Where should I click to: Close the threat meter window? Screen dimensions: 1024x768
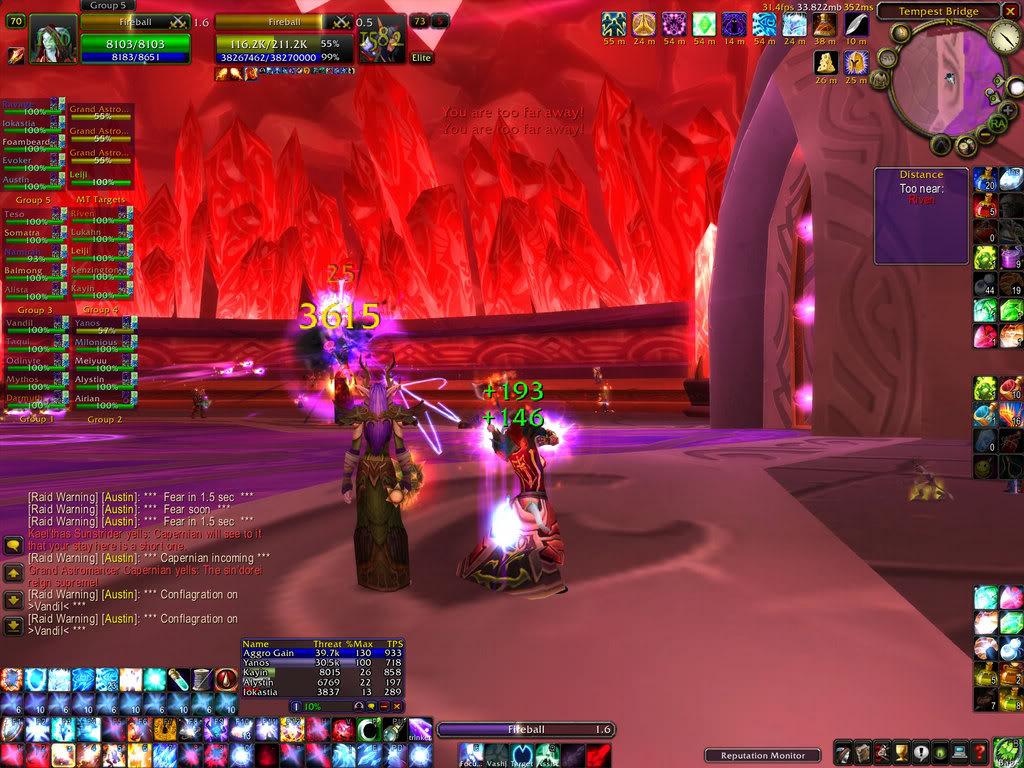tap(397, 706)
